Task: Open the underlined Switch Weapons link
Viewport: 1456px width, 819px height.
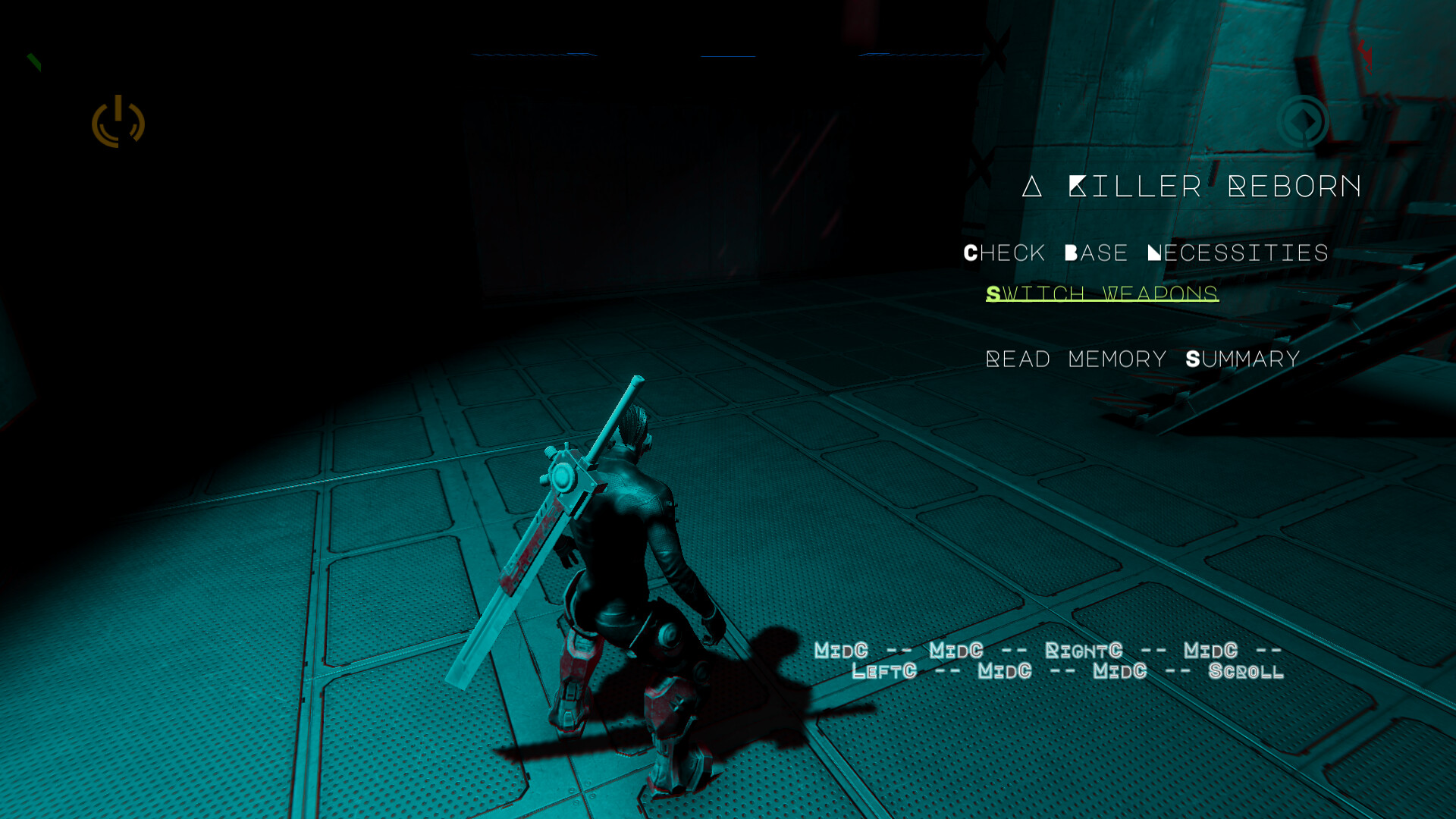Action: click(x=1102, y=293)
